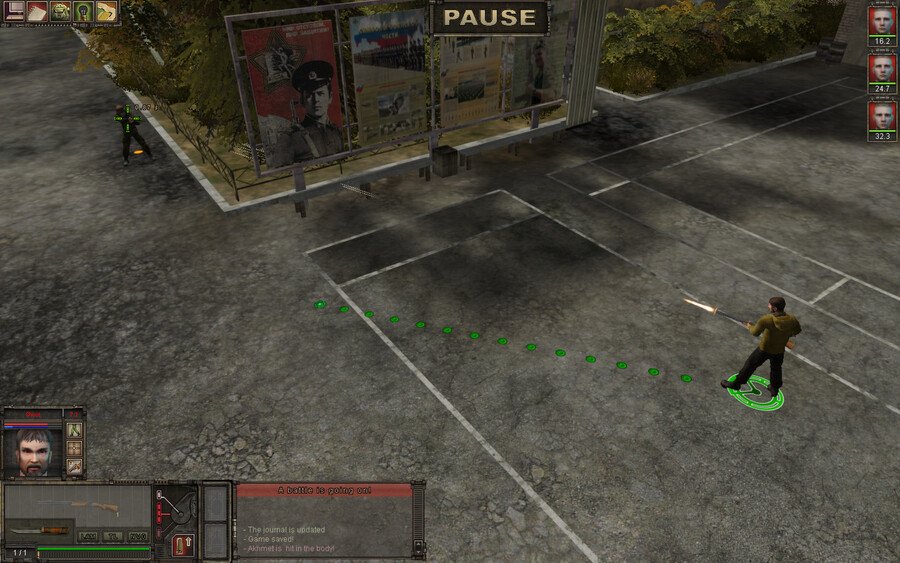Select the combat knife slot
Screen dimensions: 900x563
42,529
